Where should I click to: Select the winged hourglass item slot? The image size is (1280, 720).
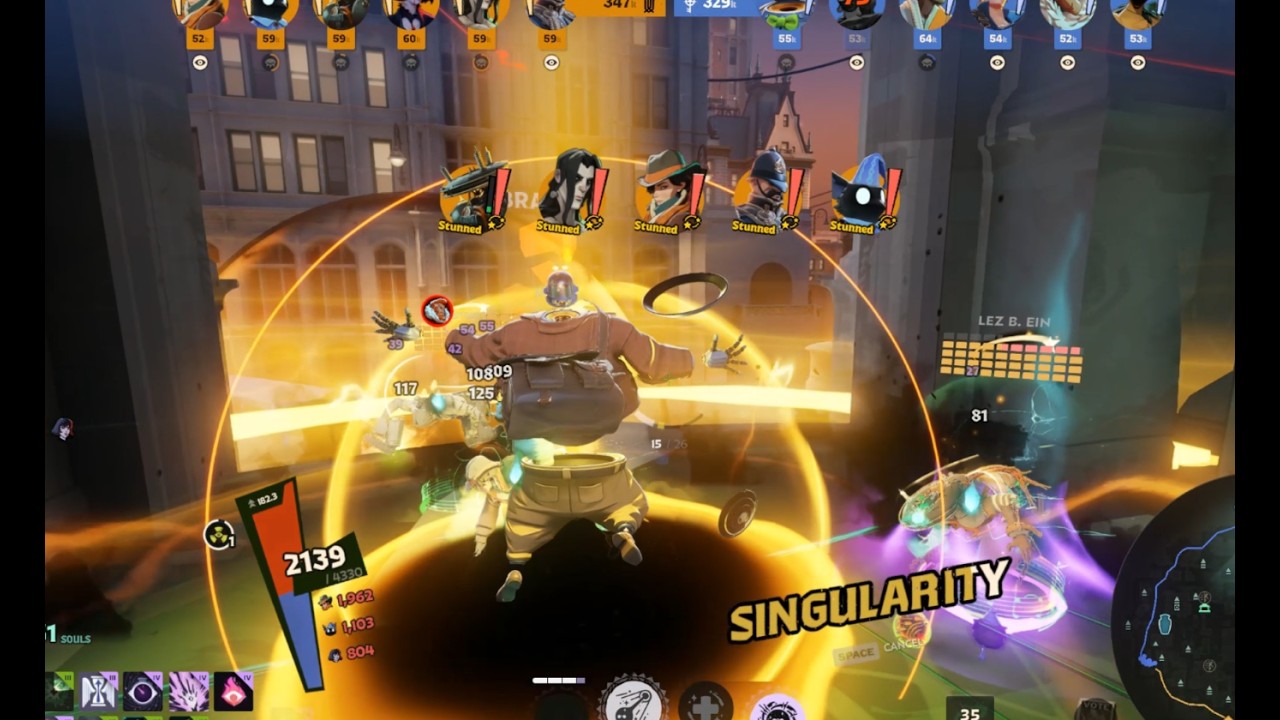pos(98,691)
